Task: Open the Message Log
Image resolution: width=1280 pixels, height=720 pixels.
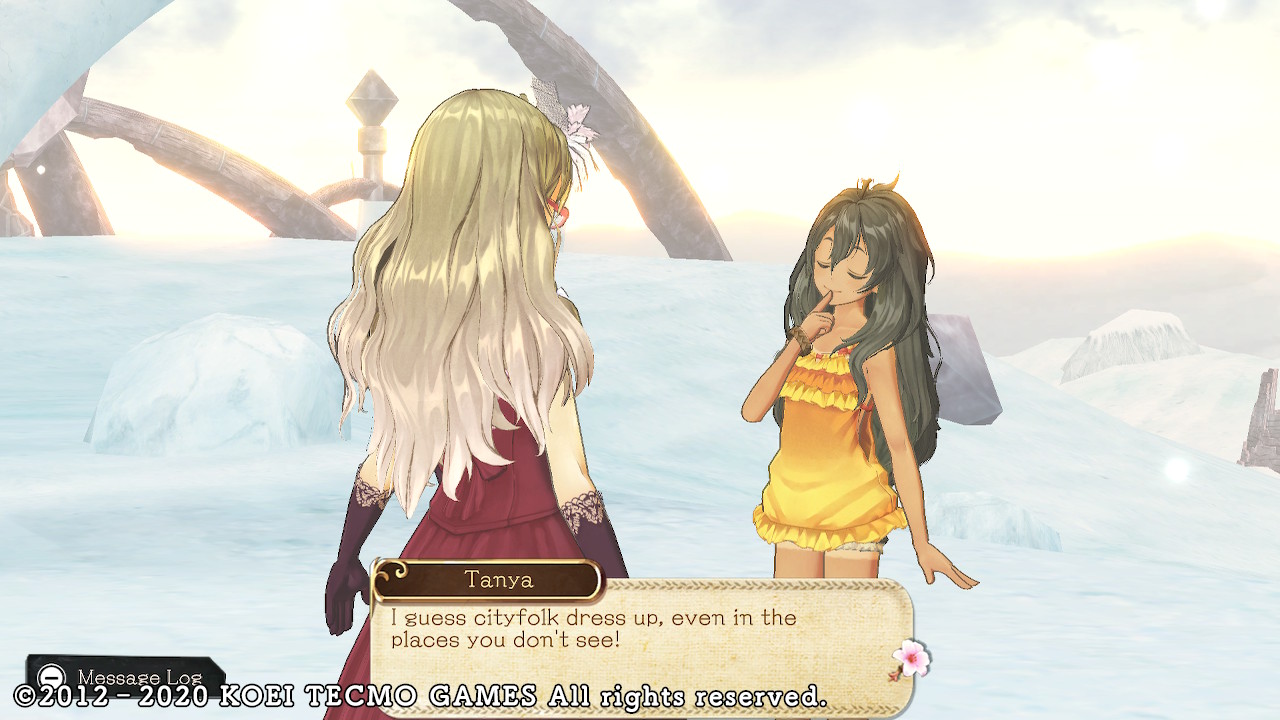Action: (125, 676)
